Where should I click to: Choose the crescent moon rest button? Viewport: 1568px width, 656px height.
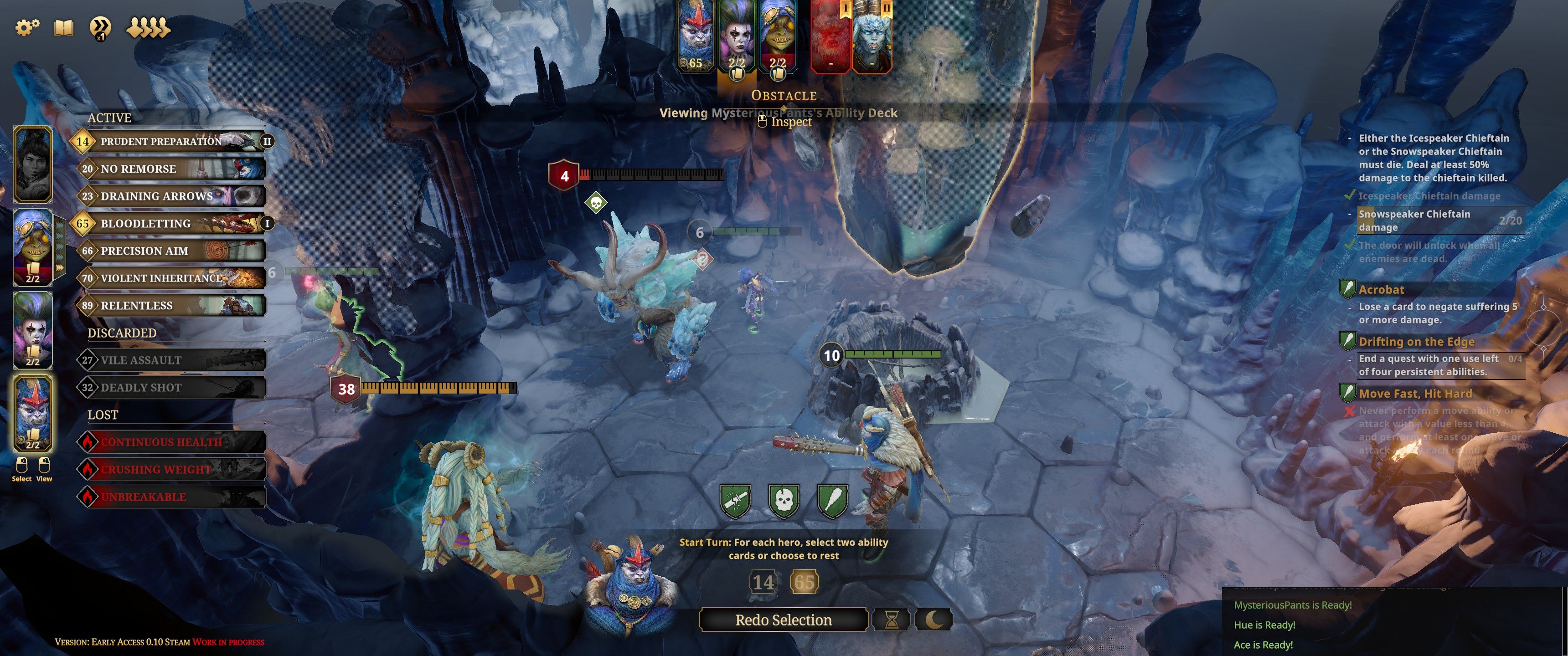click(933, 620)
